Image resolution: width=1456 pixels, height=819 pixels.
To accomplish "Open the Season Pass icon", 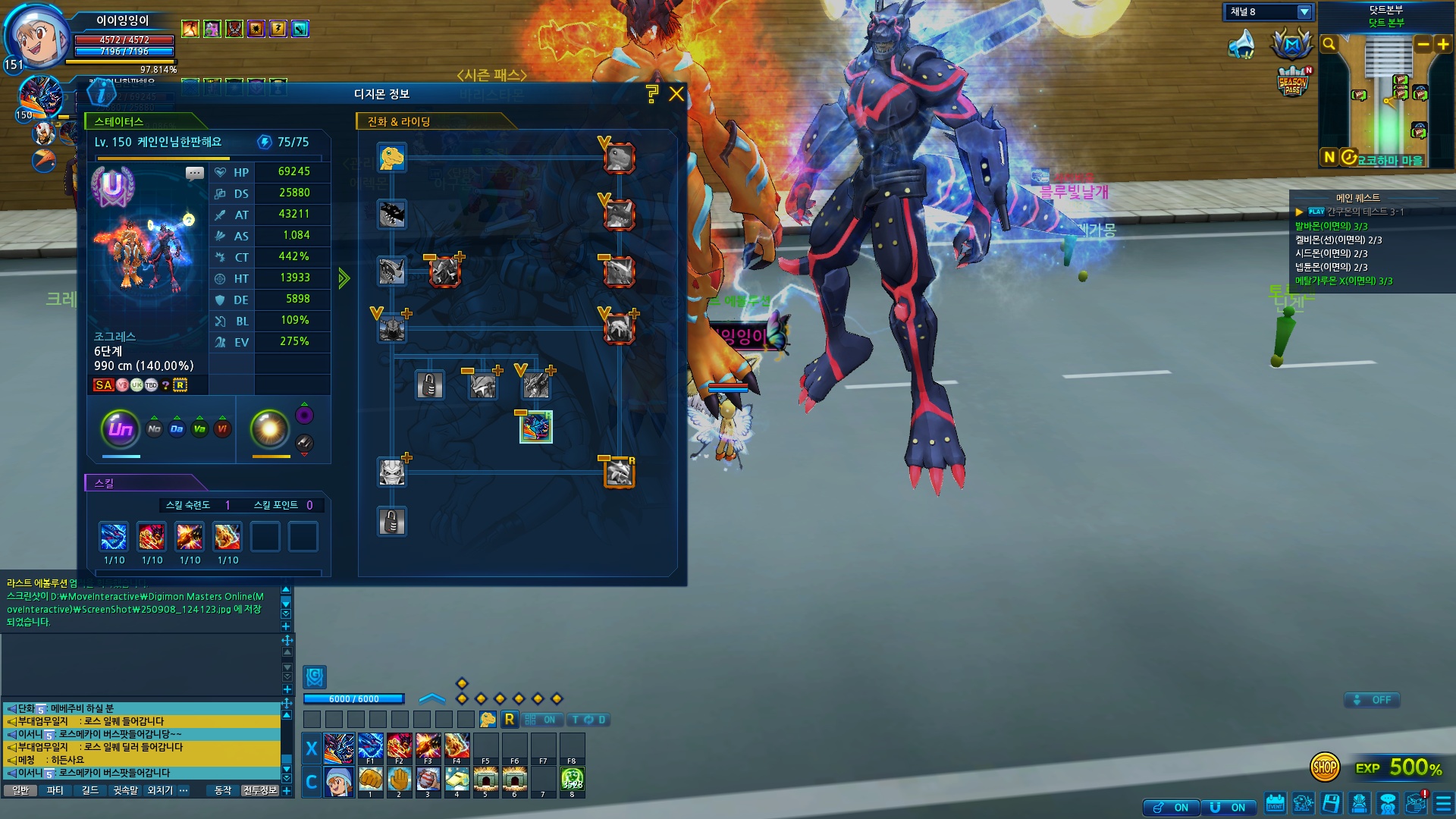I will [1293, 82].
